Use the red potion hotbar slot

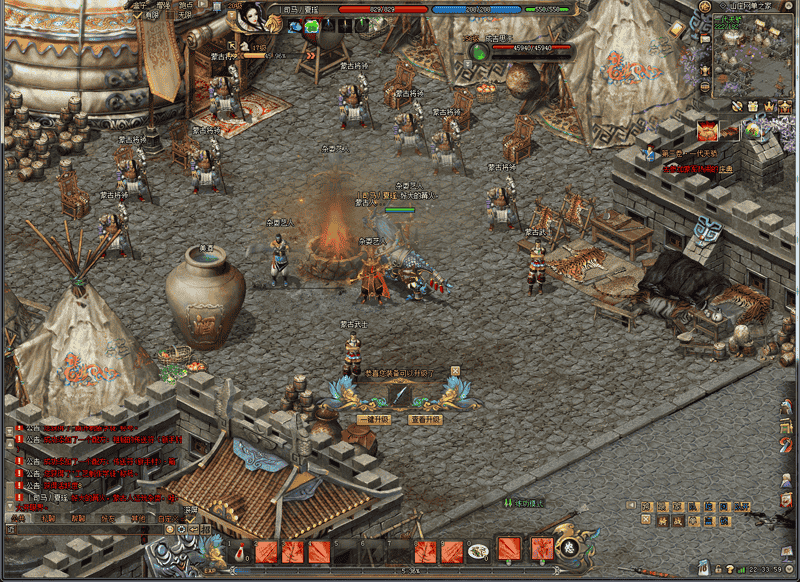click(x=239, y=551)
